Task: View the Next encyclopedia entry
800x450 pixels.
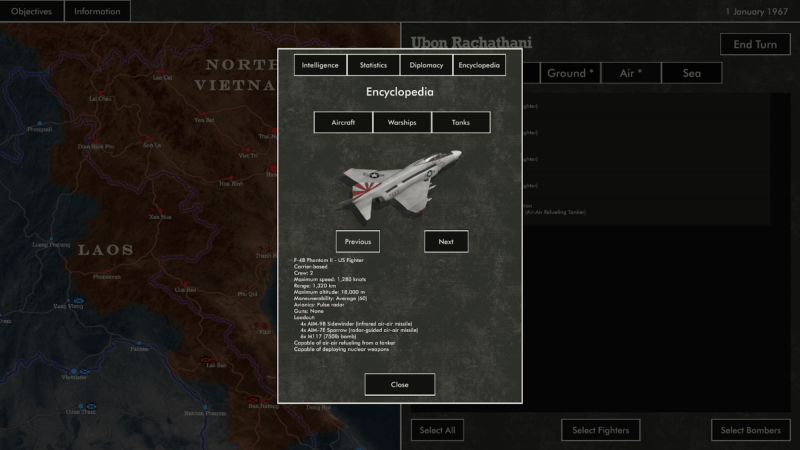Action: (x=446, y=241)
